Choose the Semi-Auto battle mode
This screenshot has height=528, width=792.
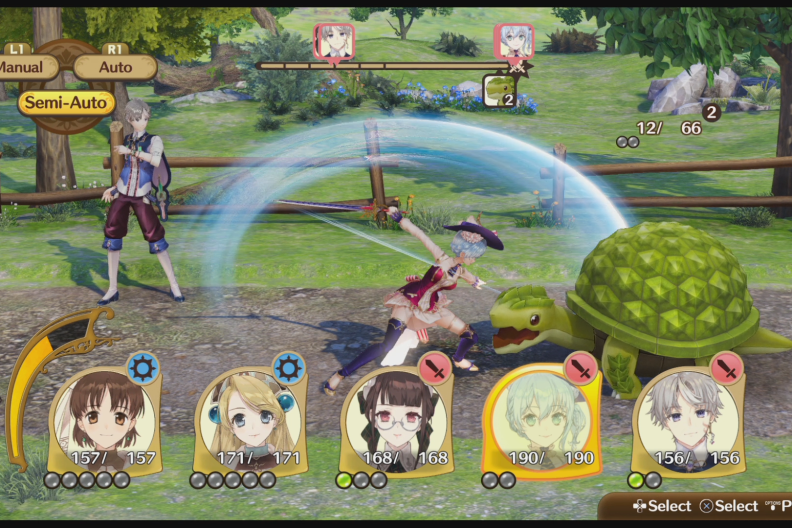coord(65,102)
